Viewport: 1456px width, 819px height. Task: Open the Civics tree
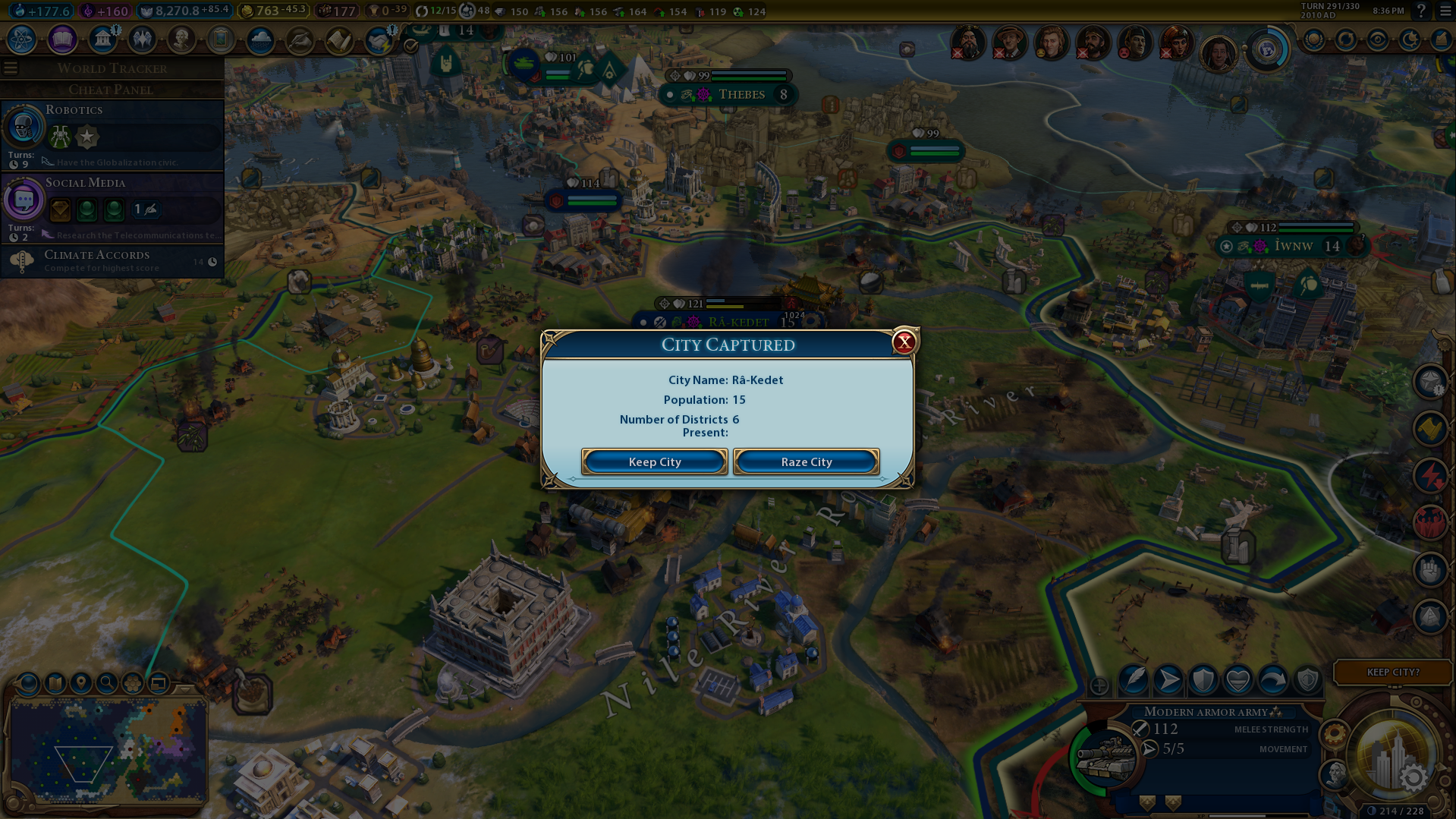64,39
